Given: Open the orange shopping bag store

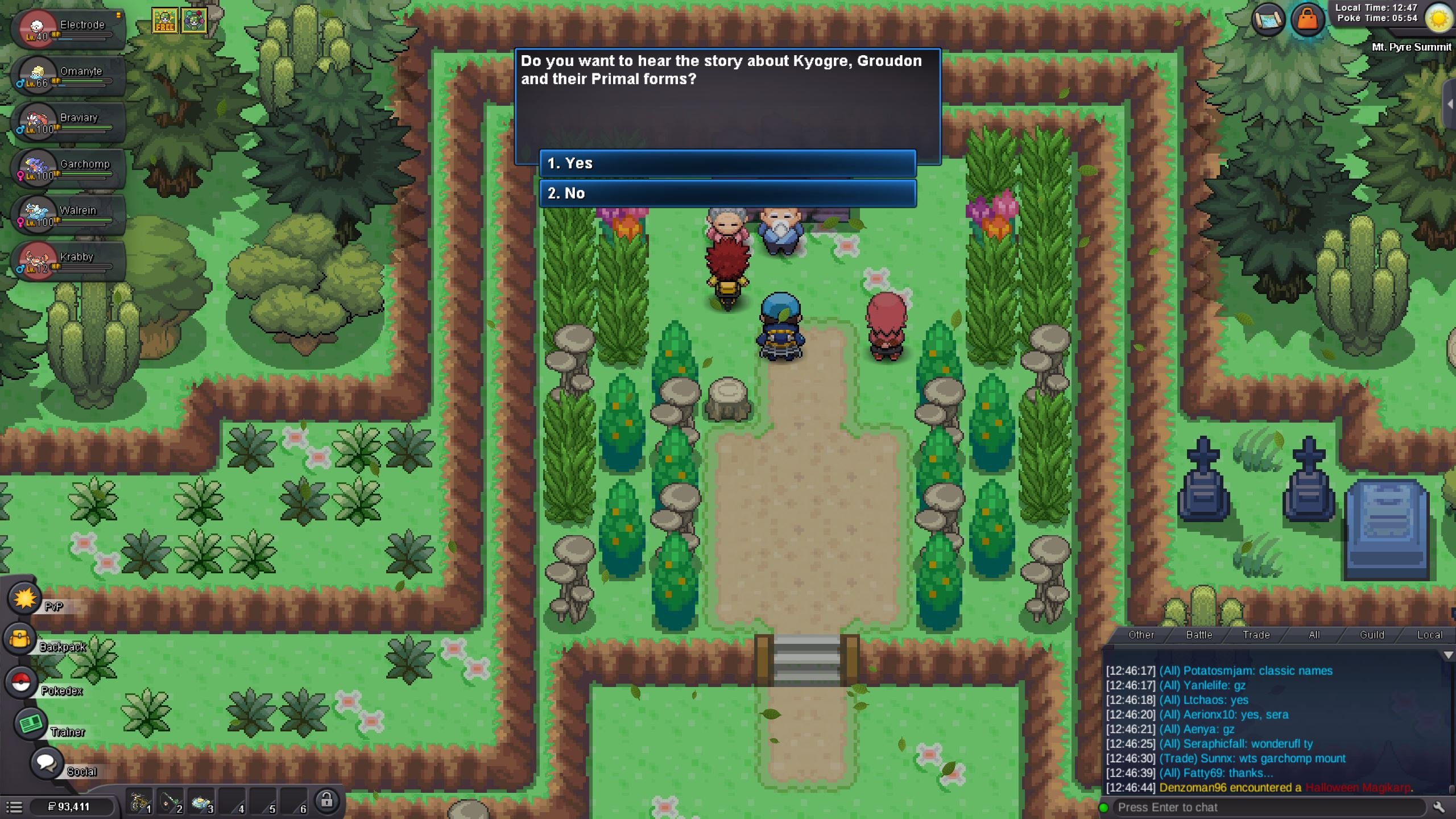Looking at the screenshot, I should pyautogui.click(x=1308, y=20).
